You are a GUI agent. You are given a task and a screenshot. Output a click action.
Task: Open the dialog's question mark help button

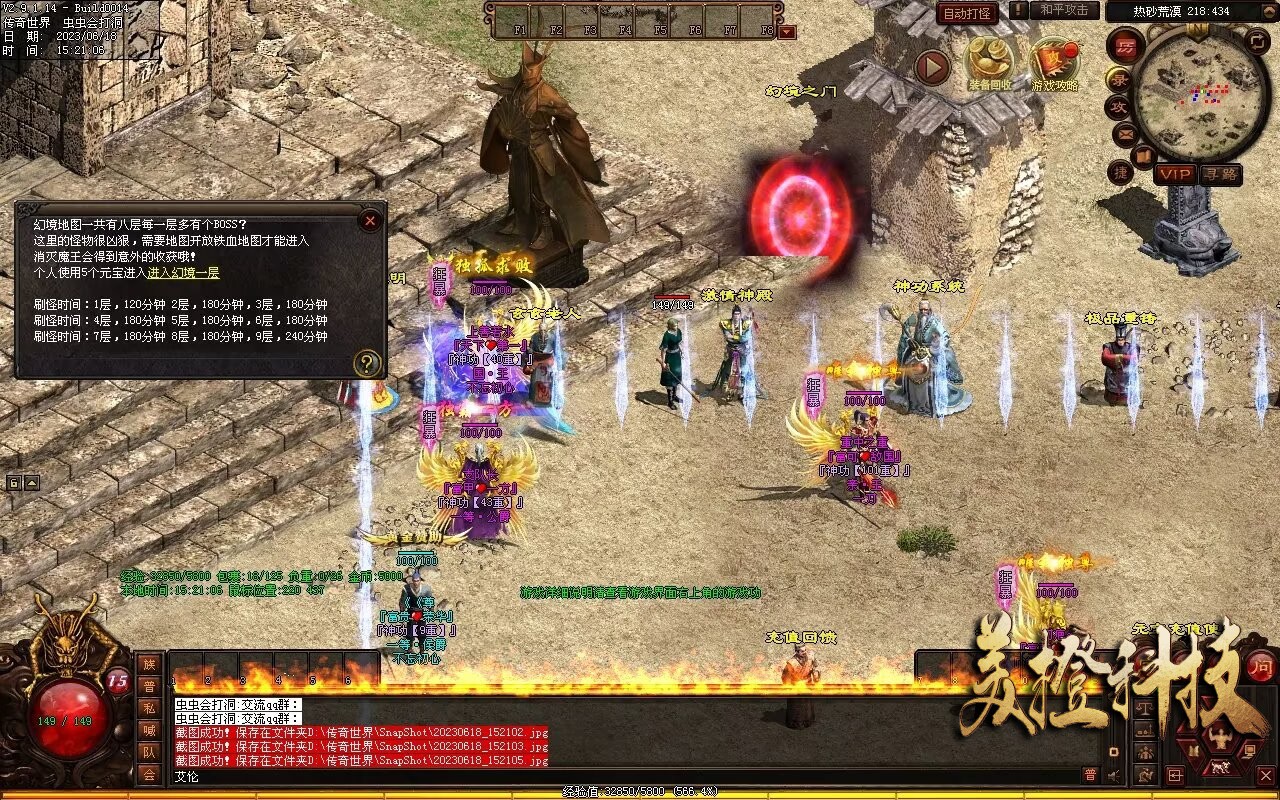pyautogui.click(x=368, y=363)
